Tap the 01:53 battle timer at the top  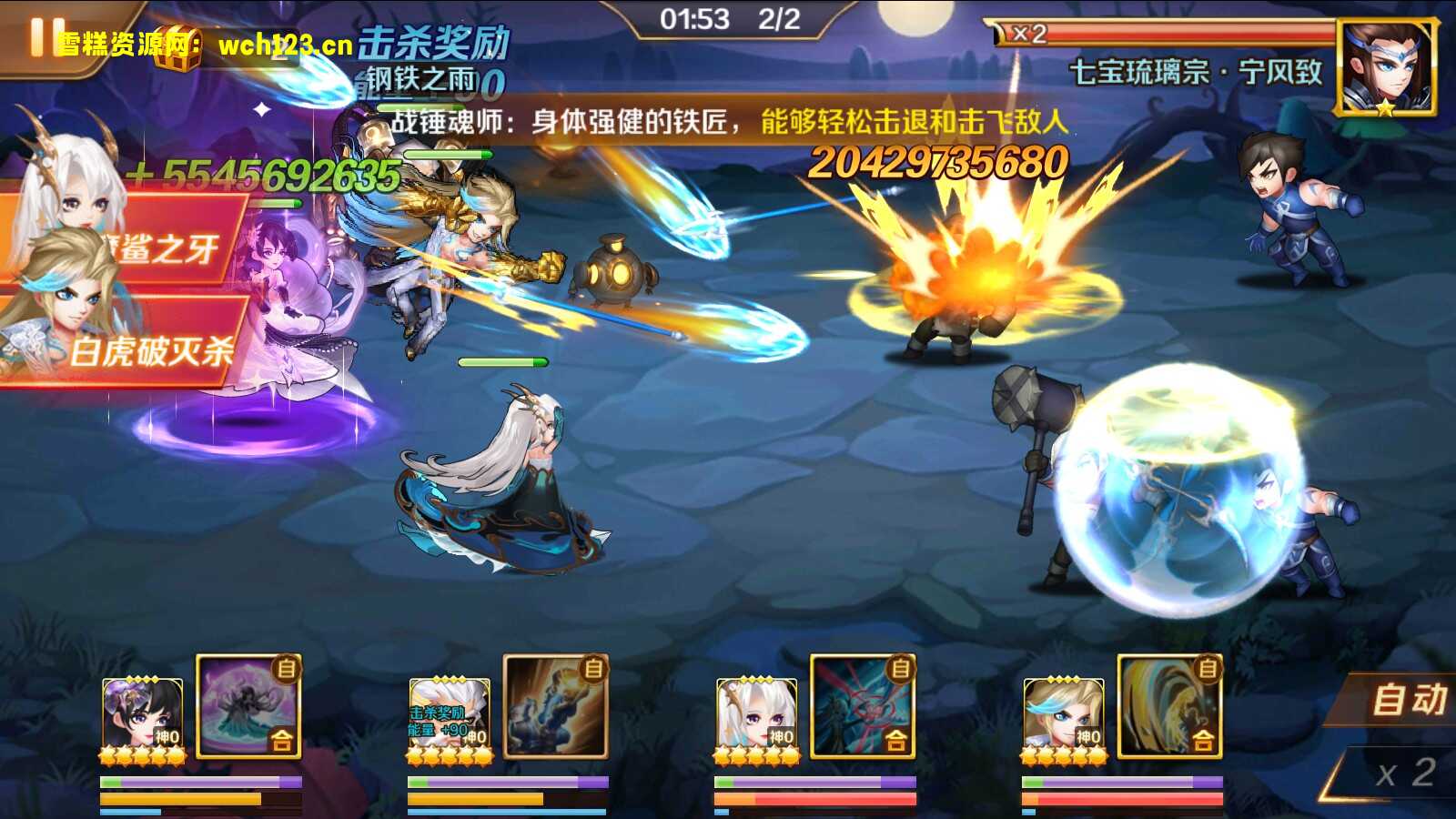point(696,17)
